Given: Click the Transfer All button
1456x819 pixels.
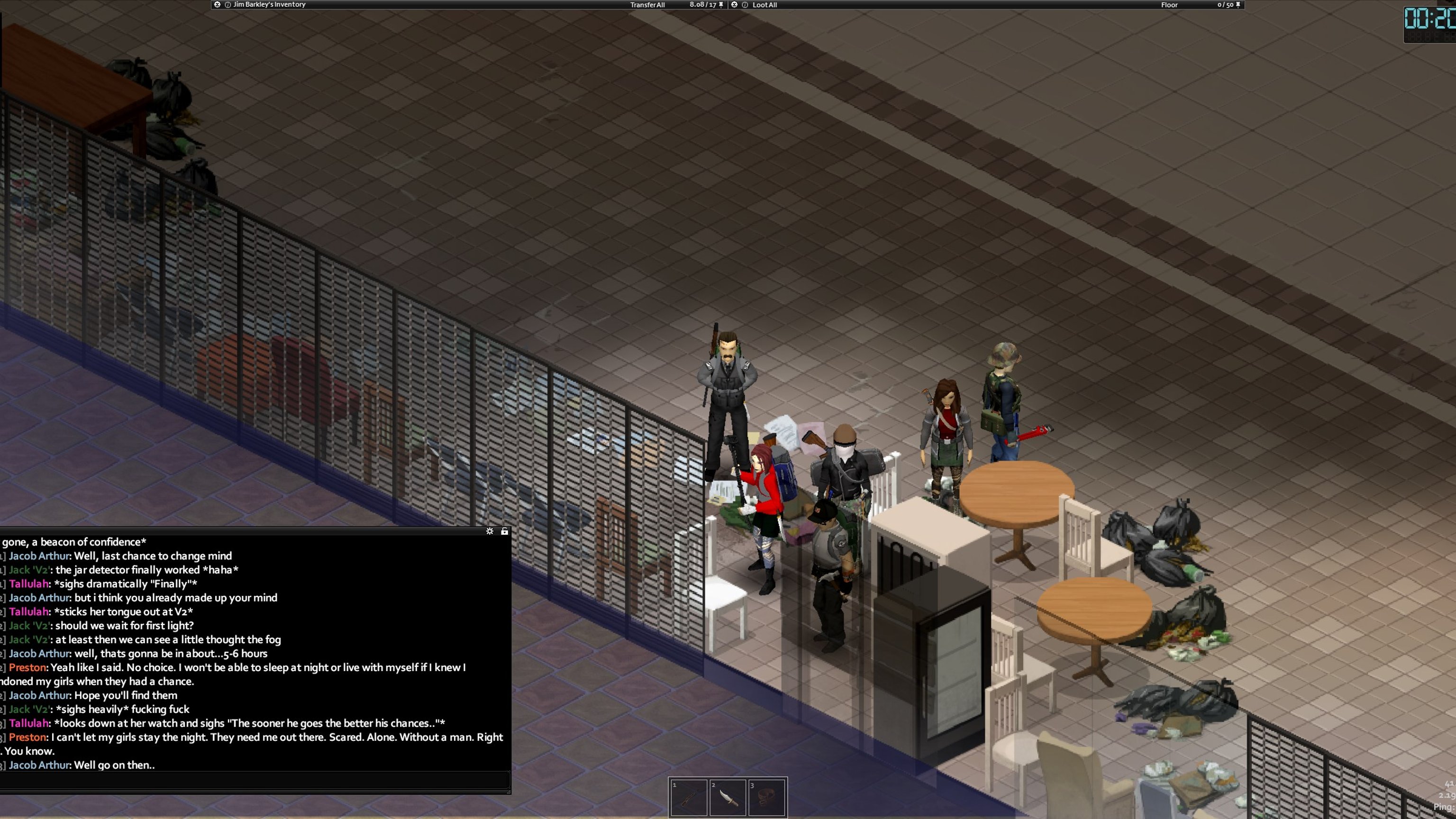Looking at the screenshot, I should [x=647, y=5].
